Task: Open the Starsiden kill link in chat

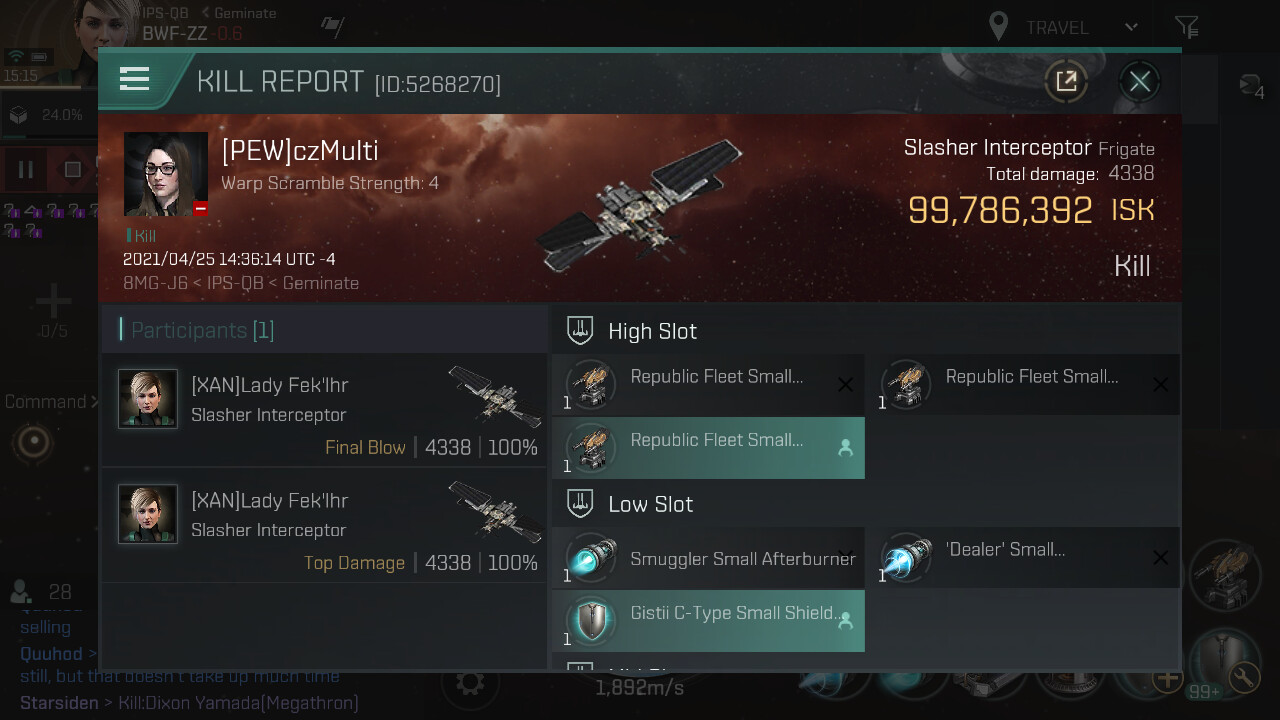Action: click(238, 703)
